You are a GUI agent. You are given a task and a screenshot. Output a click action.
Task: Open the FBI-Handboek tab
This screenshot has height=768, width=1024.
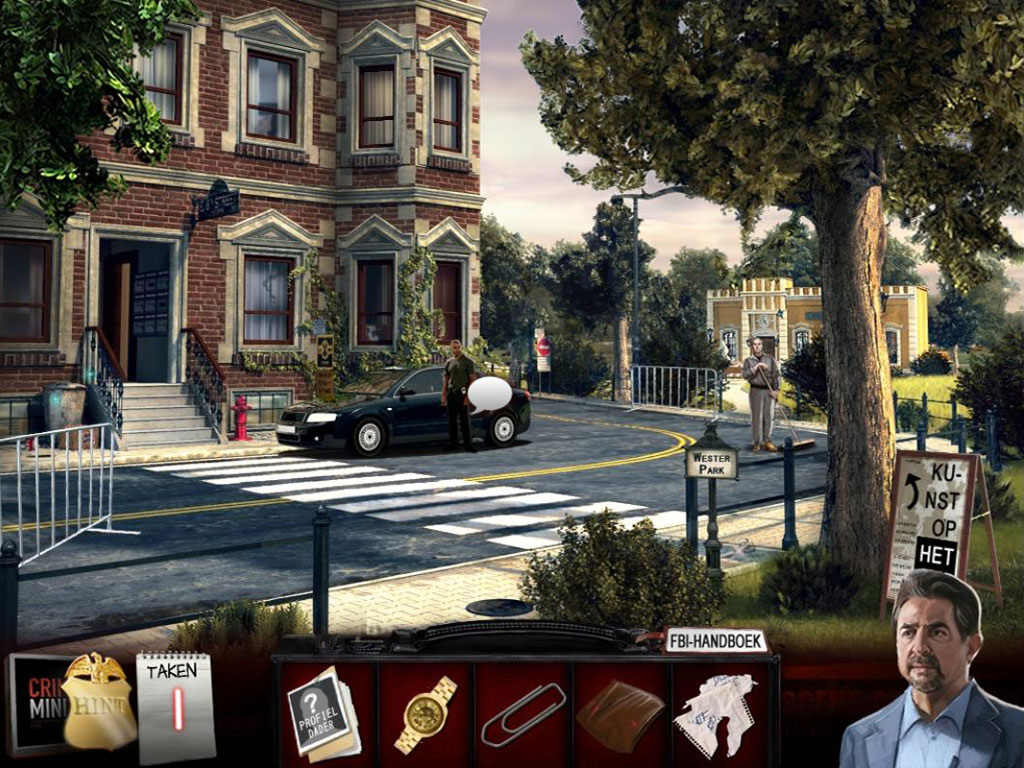click(x=715, y=641)
